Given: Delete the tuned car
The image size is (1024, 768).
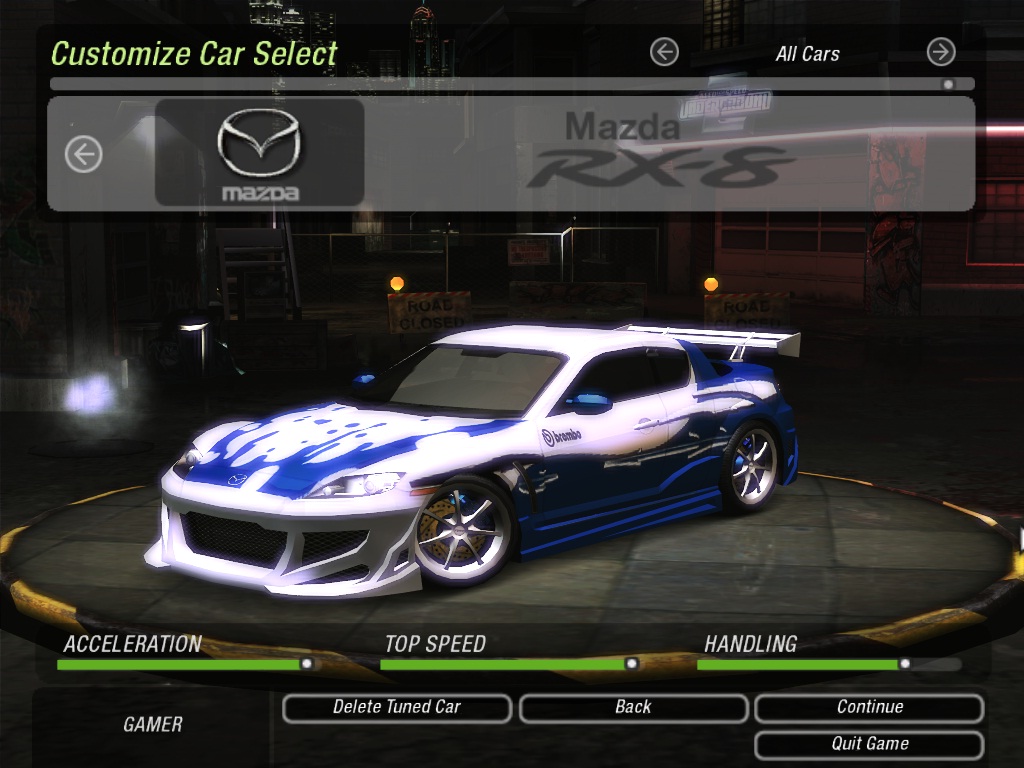Looking at the screenshot, I should pos(397,708).
